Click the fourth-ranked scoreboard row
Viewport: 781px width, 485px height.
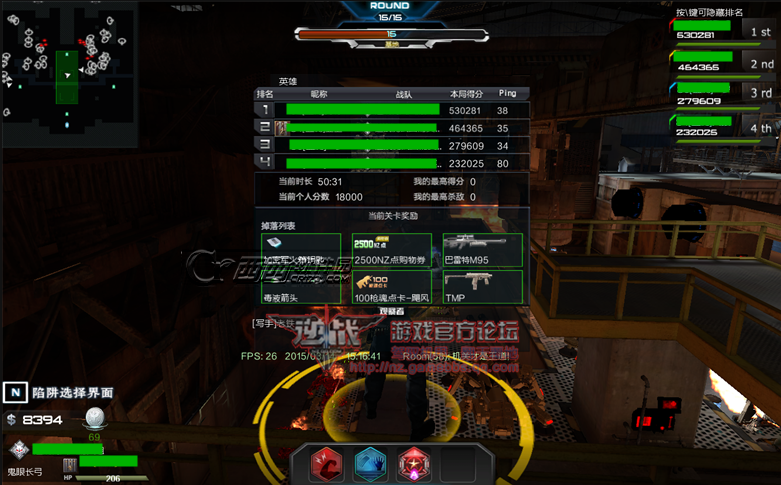click(391, 162)
